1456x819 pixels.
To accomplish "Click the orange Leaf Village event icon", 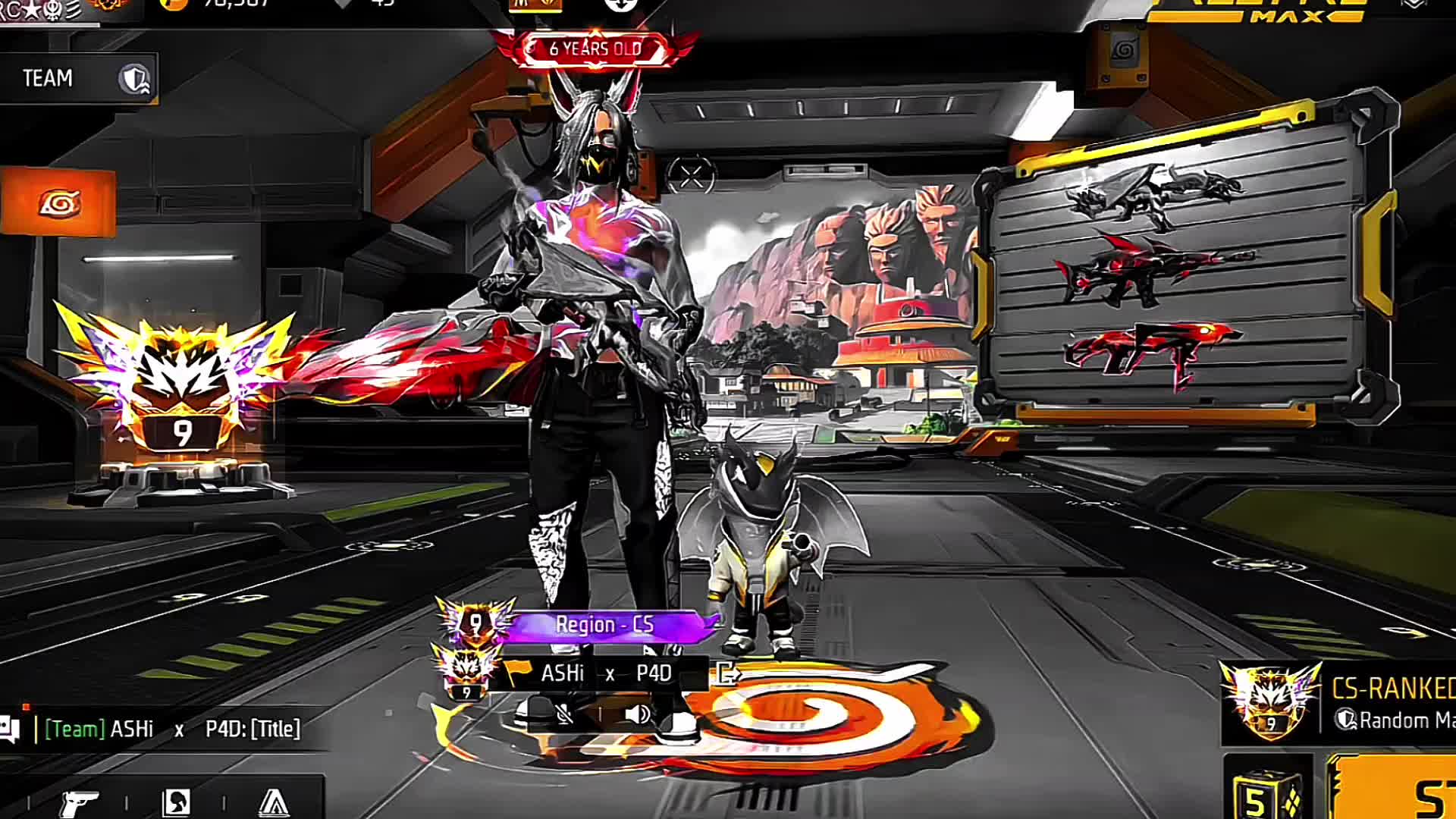I will tap(58, 203).
